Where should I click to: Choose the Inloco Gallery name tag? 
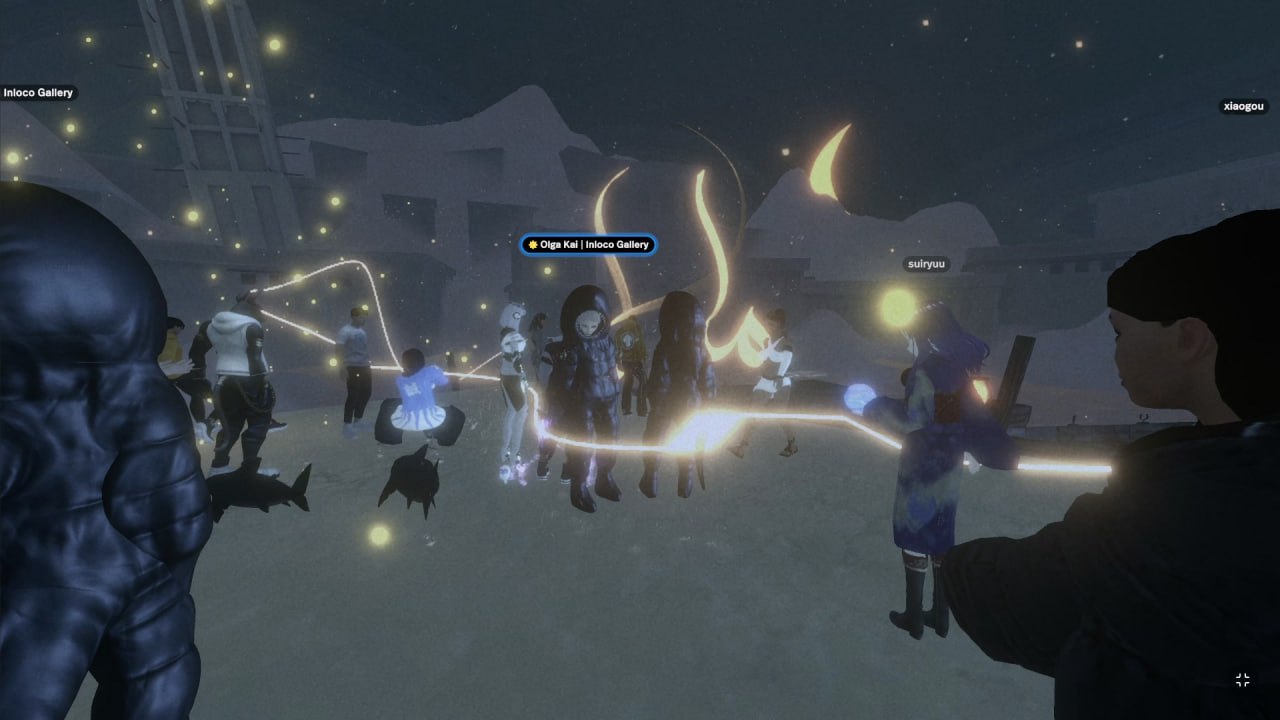click(38, 93)
